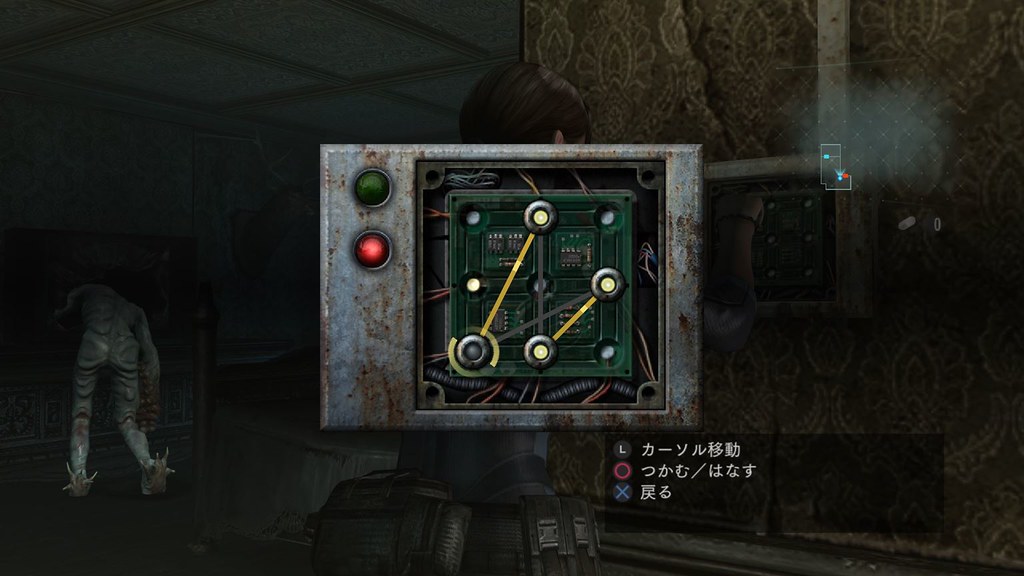Screen dimensions: 1024x576
Task: Grab the ringed node at the board's top edge
Action: (x=540, y=215)
